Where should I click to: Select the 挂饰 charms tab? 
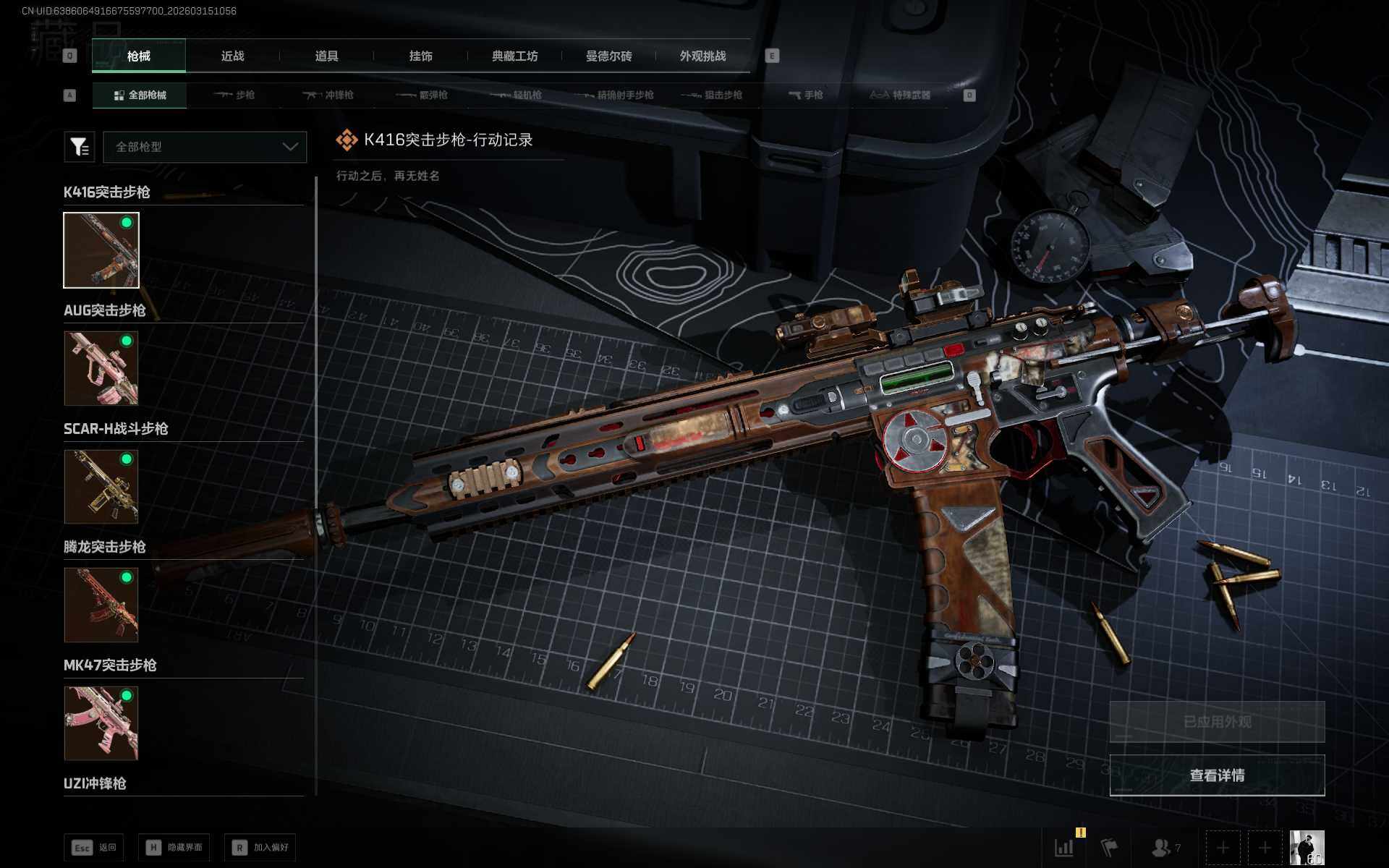coord(420,56)
